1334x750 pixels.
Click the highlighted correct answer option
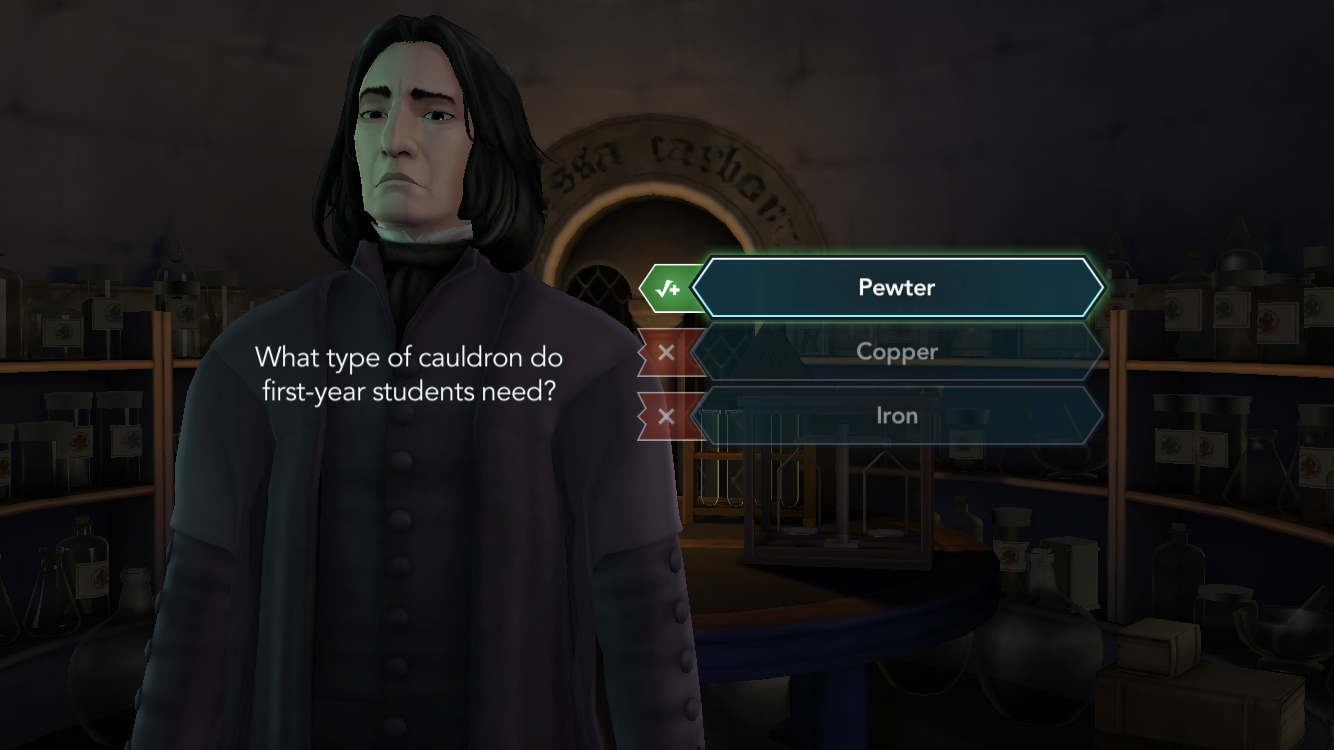pyautogui.click(x=896, y=287)
